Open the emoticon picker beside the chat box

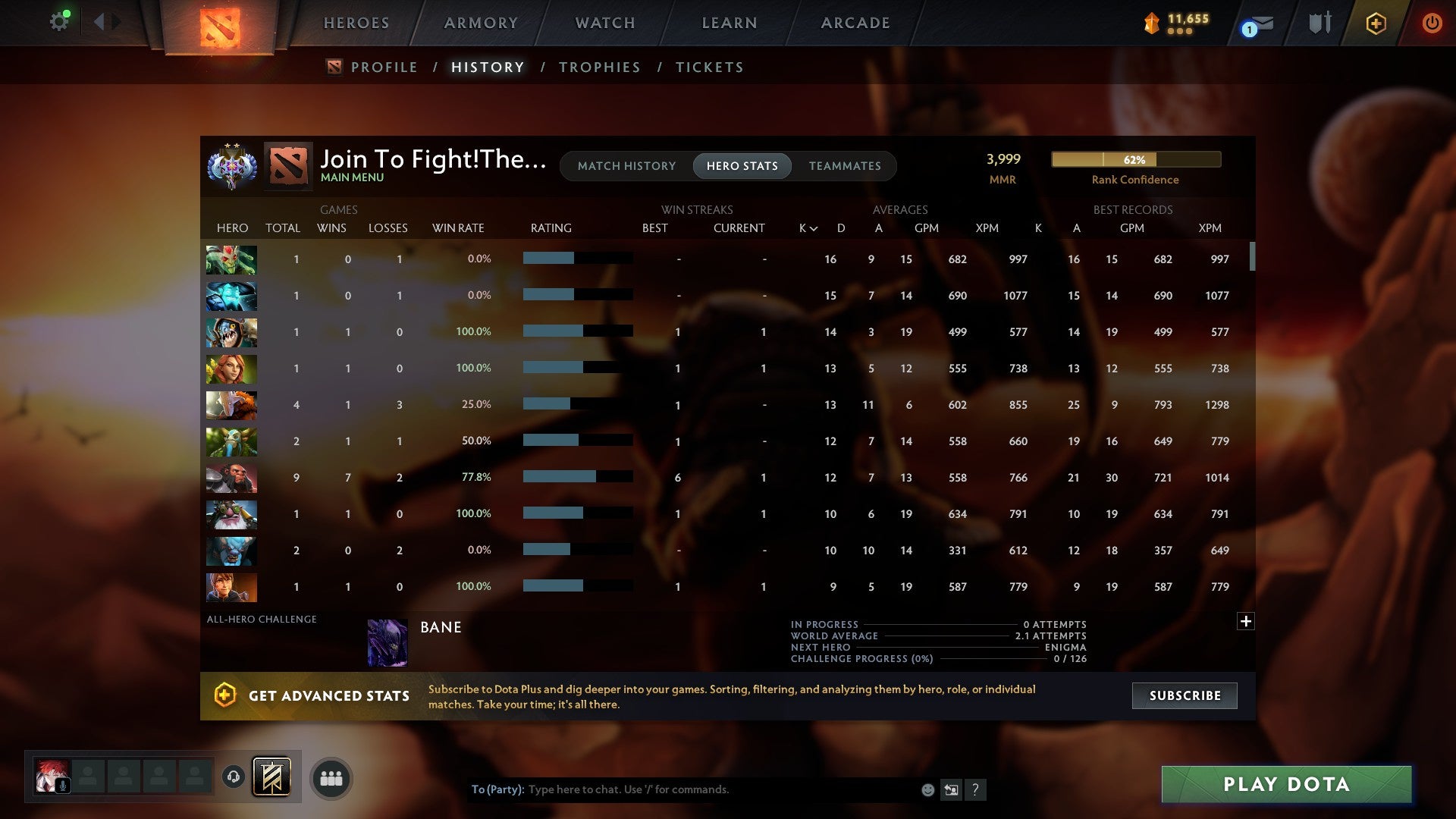[x=927, y=789]
